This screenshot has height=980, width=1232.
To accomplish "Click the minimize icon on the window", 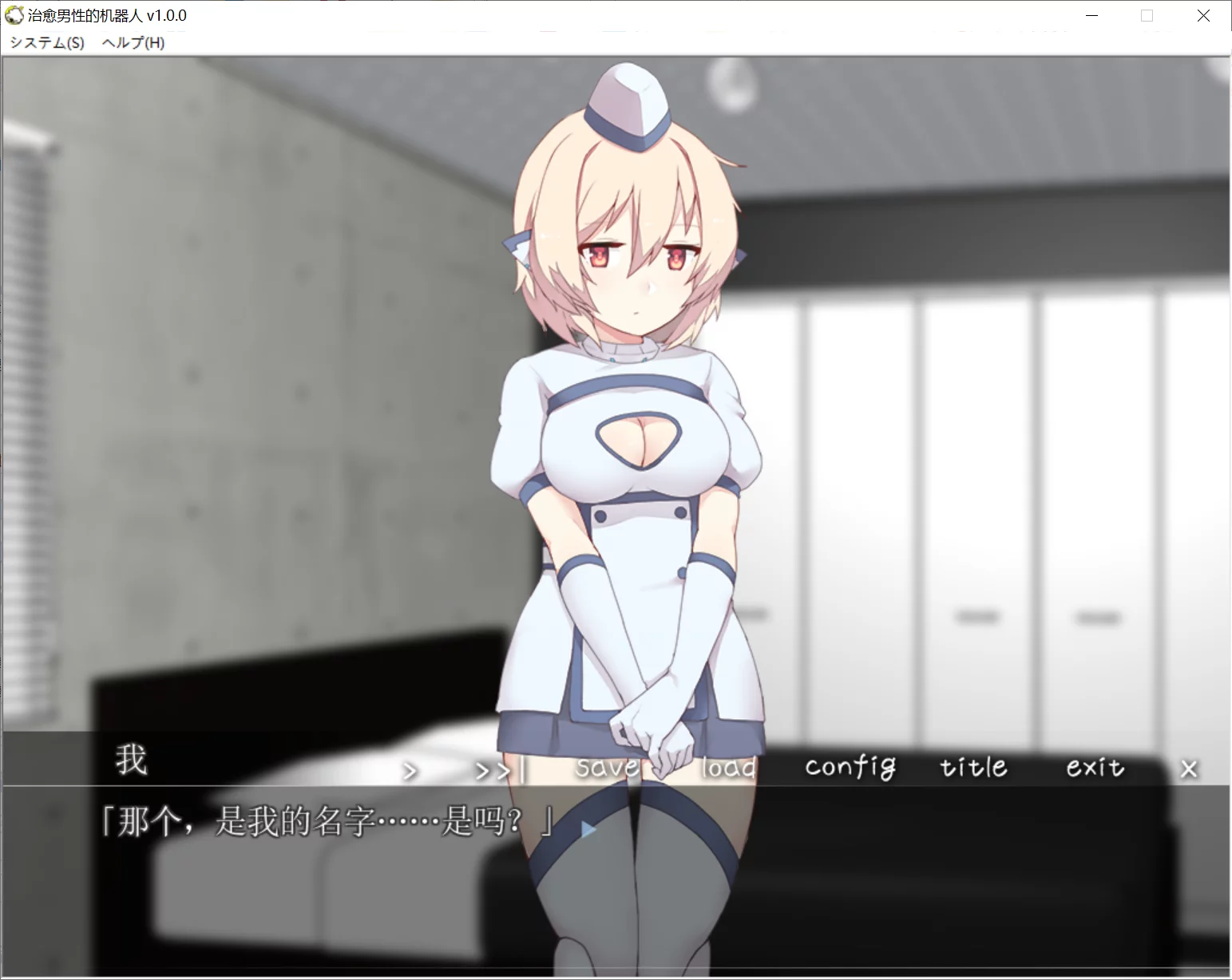I will pos(1091,15).
